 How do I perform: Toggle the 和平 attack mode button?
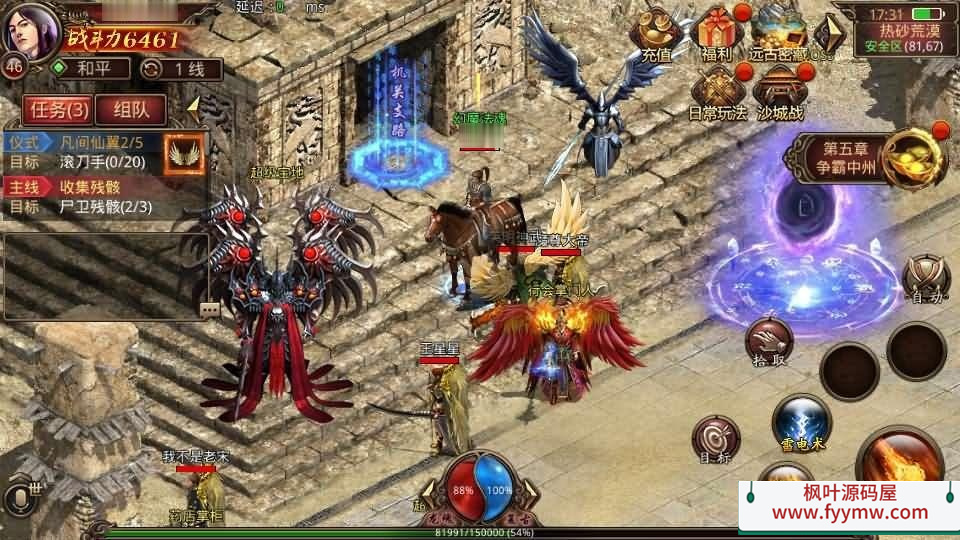coord(92,69)
